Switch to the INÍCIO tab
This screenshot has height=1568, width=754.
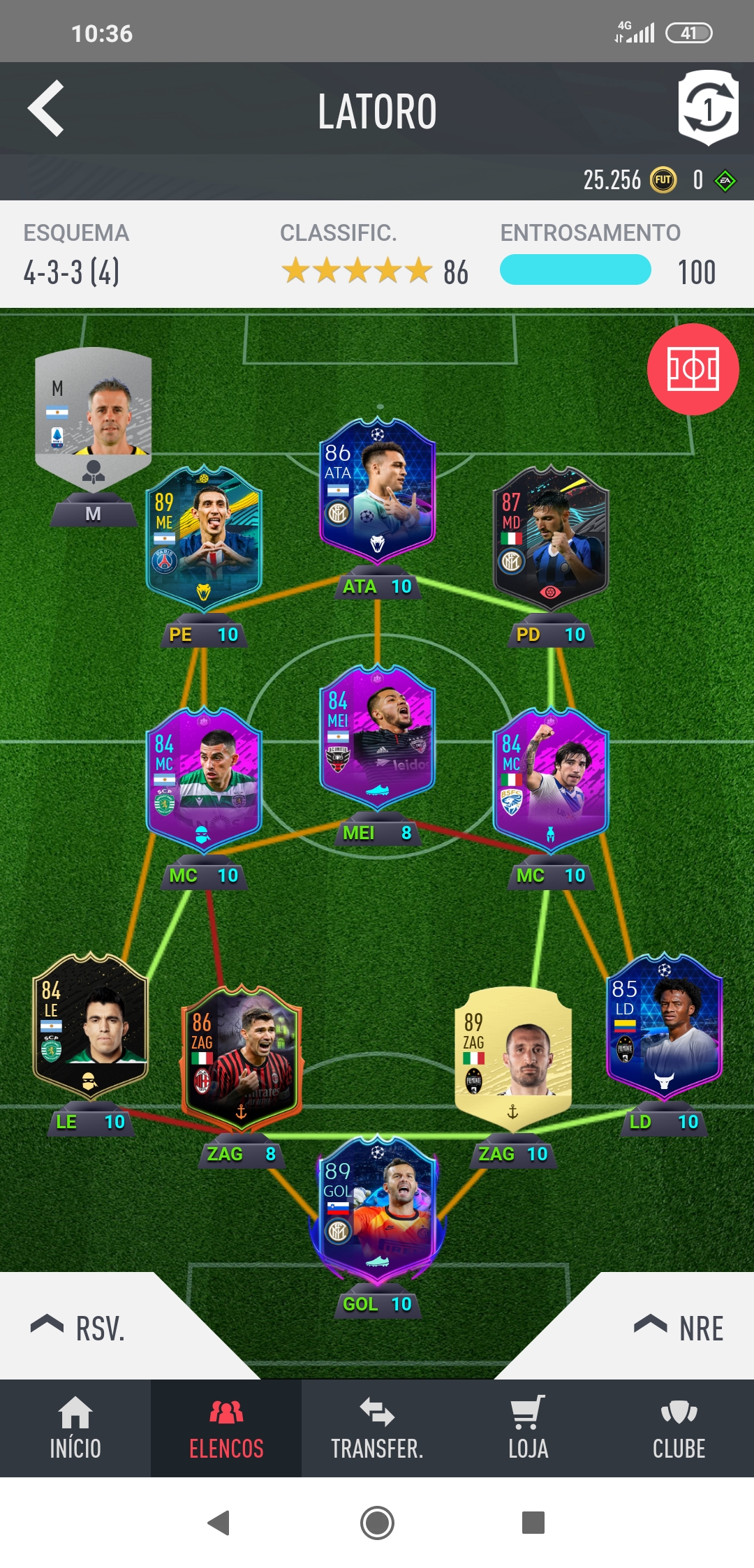click(75, 1428)
